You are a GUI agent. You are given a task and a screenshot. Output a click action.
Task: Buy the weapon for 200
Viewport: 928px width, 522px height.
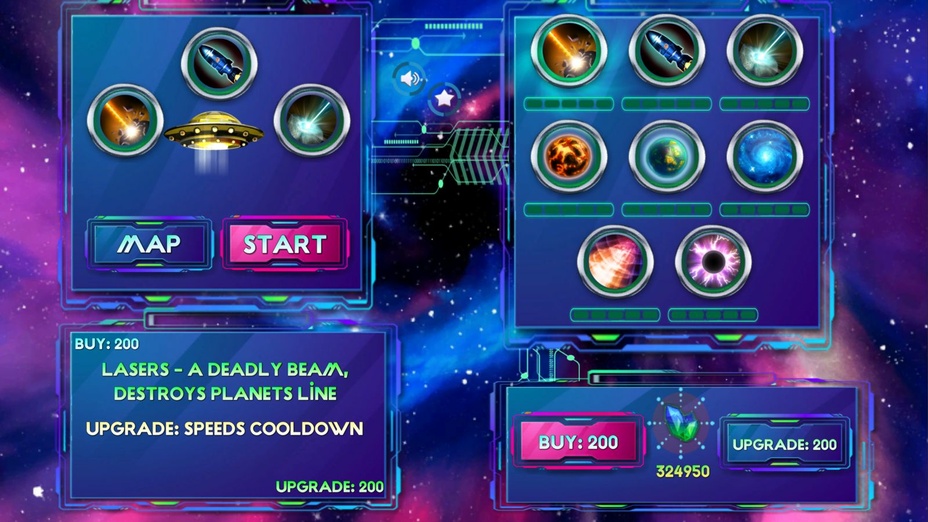coord(578,442)
